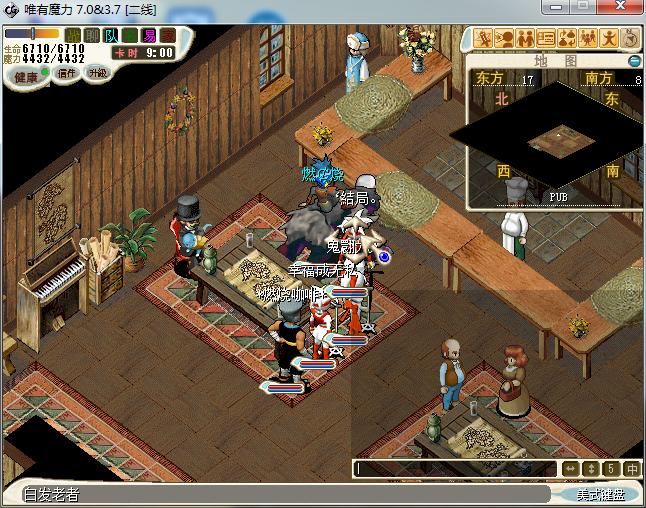This screenshot has width=646, height=508.
Task: Click the three-person group icon
Action: [x=588, y=38]
